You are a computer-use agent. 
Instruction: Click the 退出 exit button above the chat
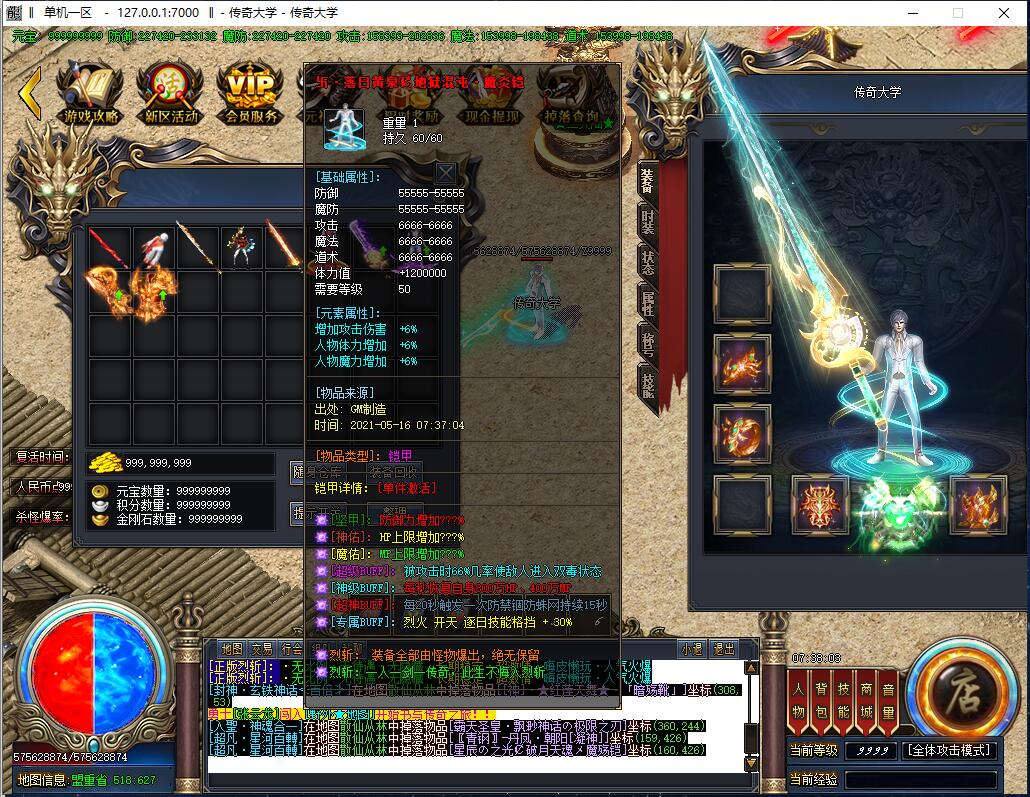[723, 648]
